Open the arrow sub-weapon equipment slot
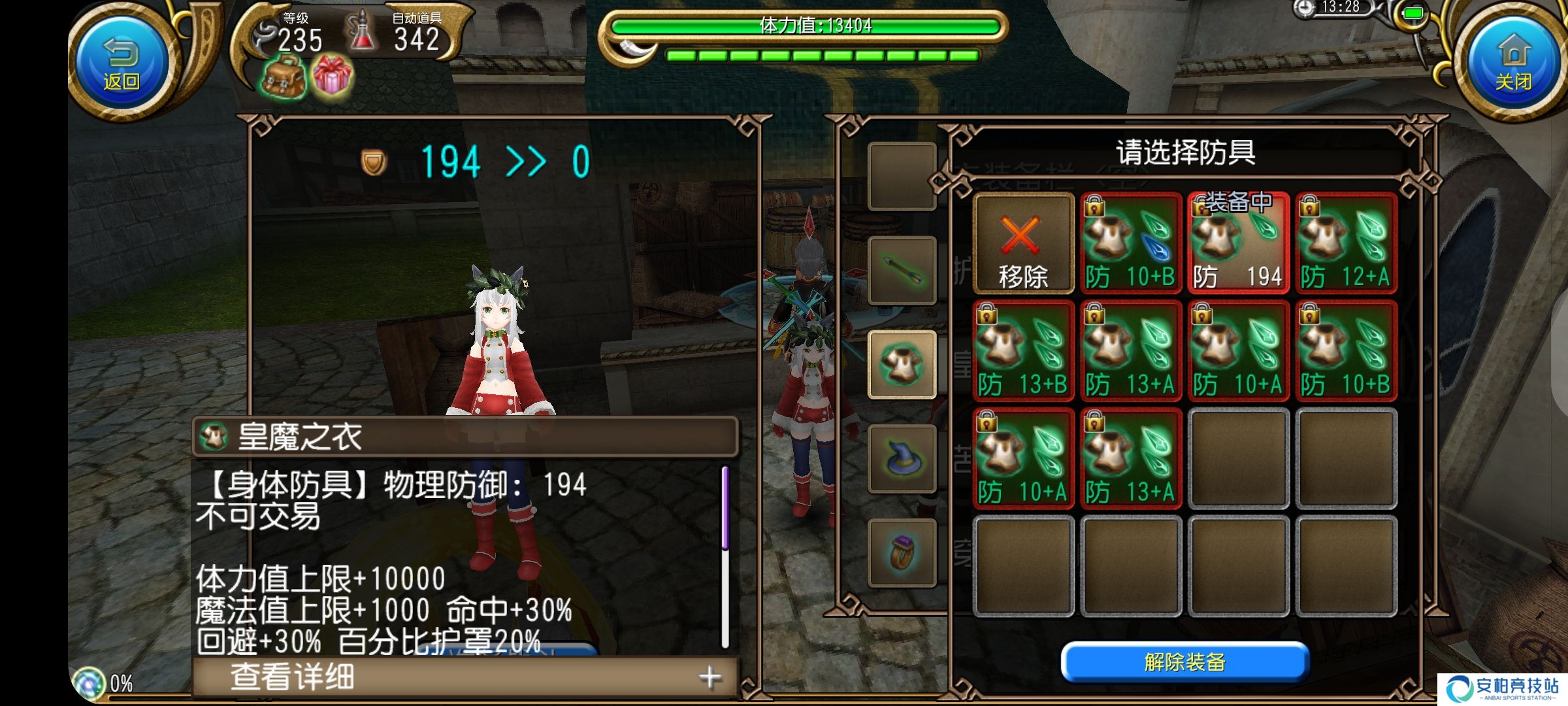Viewport: 1568px width, 706px height. point(902,270)
